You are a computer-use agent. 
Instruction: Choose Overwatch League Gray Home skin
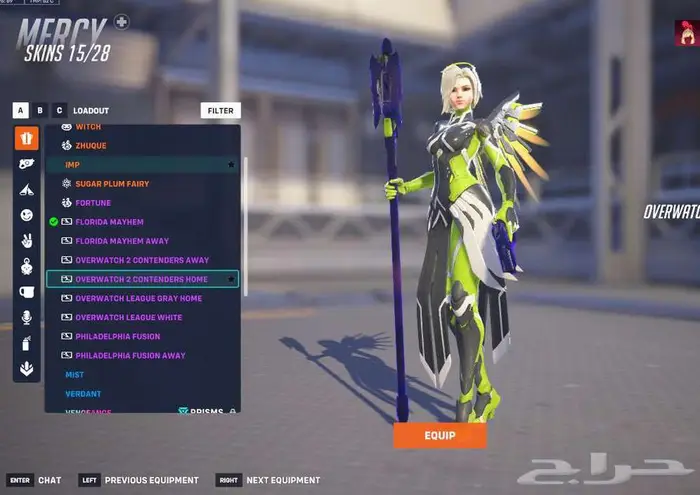coord(138,298)
